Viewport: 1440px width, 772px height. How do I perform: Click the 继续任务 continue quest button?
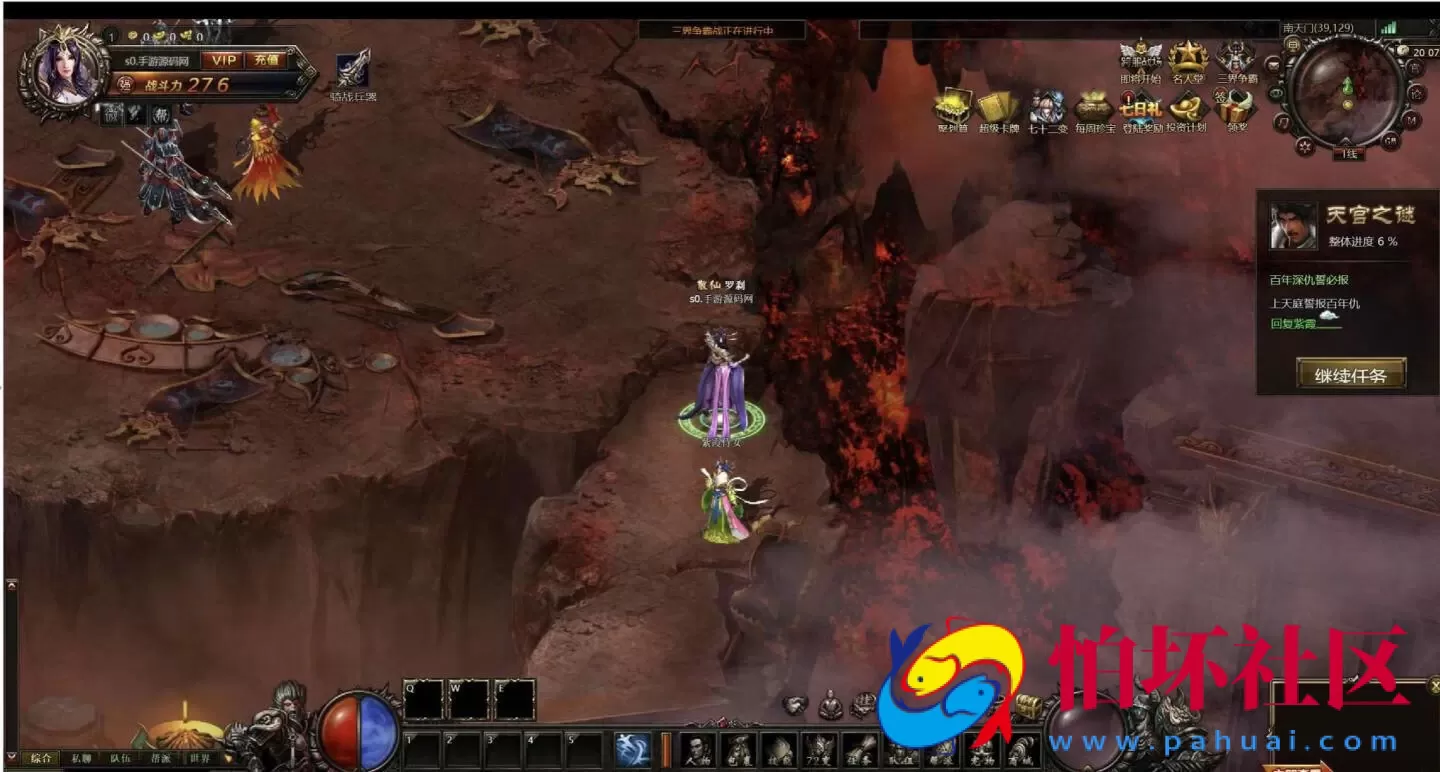point(1351,375)
